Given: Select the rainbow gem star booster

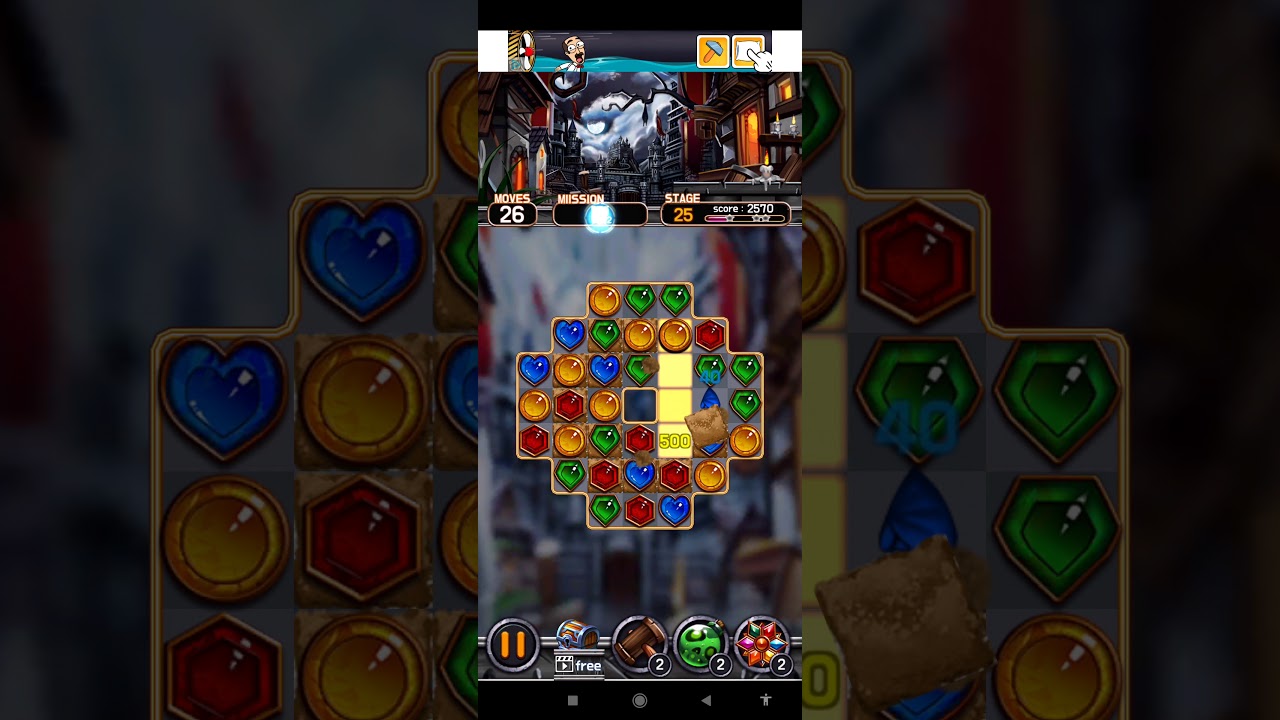Looking at the screenshot, I should click(x=762, y=644).
